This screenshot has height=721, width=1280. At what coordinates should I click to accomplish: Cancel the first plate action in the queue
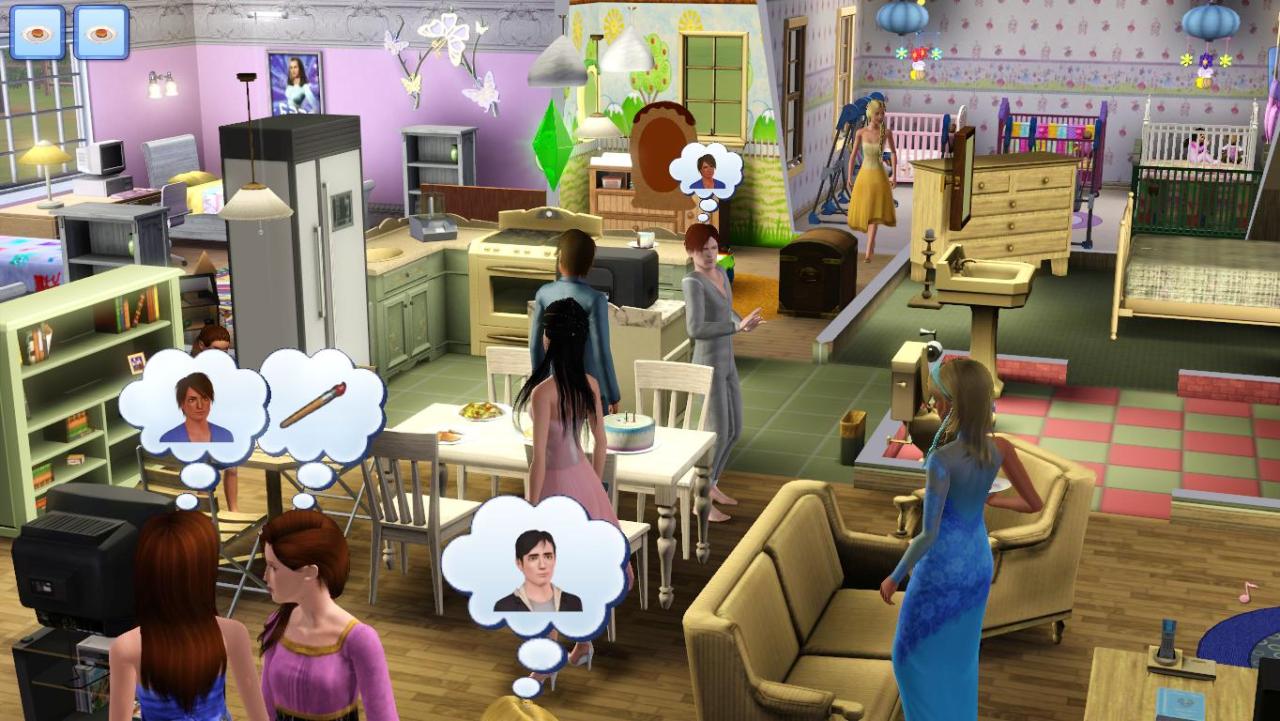tap(37, 32)
